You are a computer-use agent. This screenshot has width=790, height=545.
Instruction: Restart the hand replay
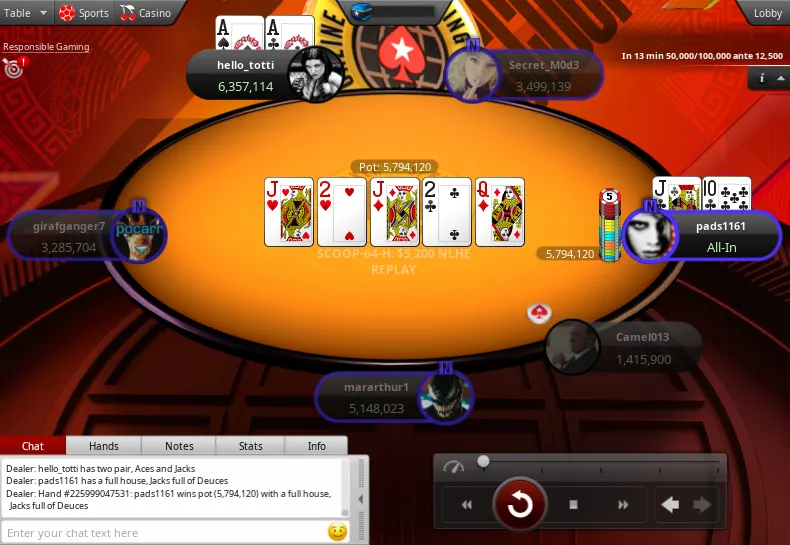(520, 504)
